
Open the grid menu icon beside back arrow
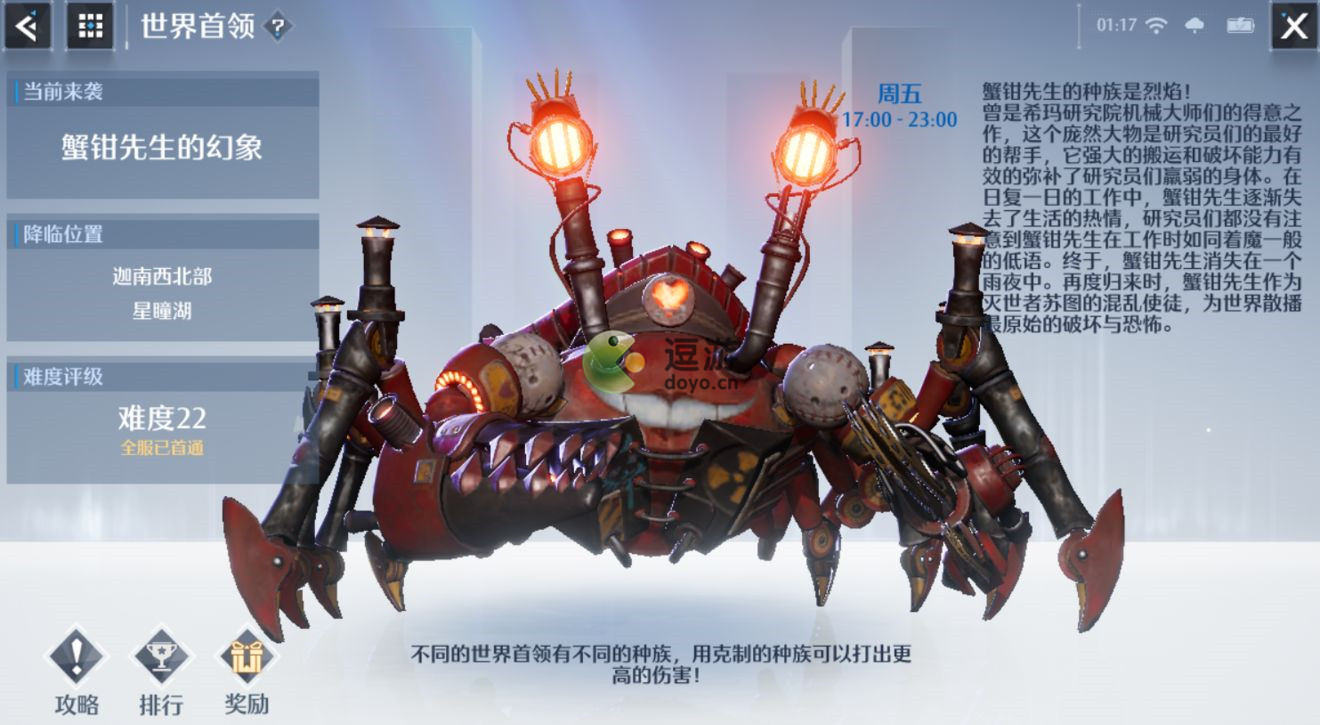(90, 25)
